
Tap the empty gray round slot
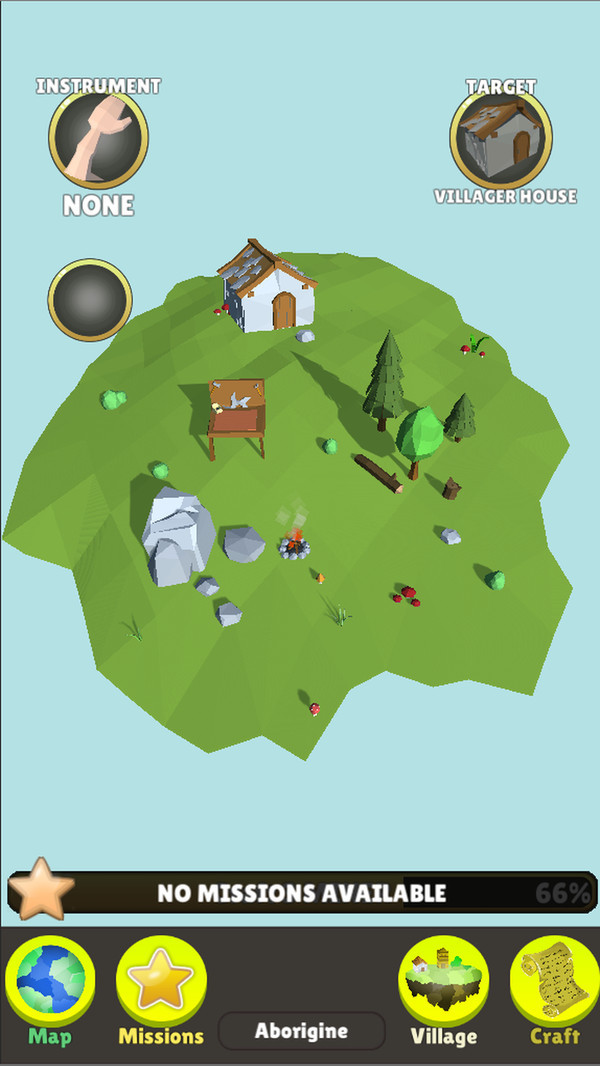tap(90, 300)
